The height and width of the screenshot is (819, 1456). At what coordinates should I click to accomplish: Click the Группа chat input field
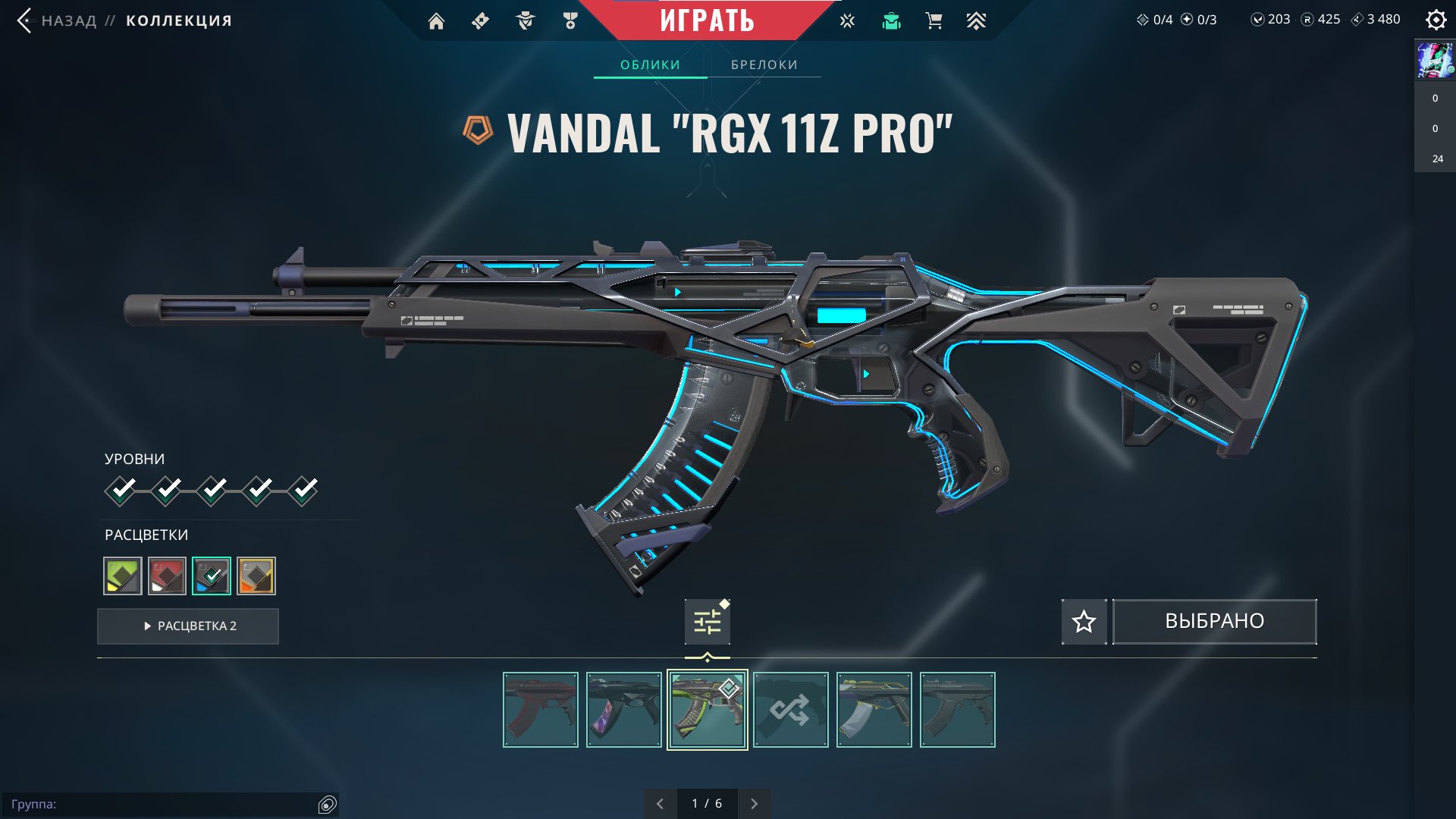coord(163,804)
